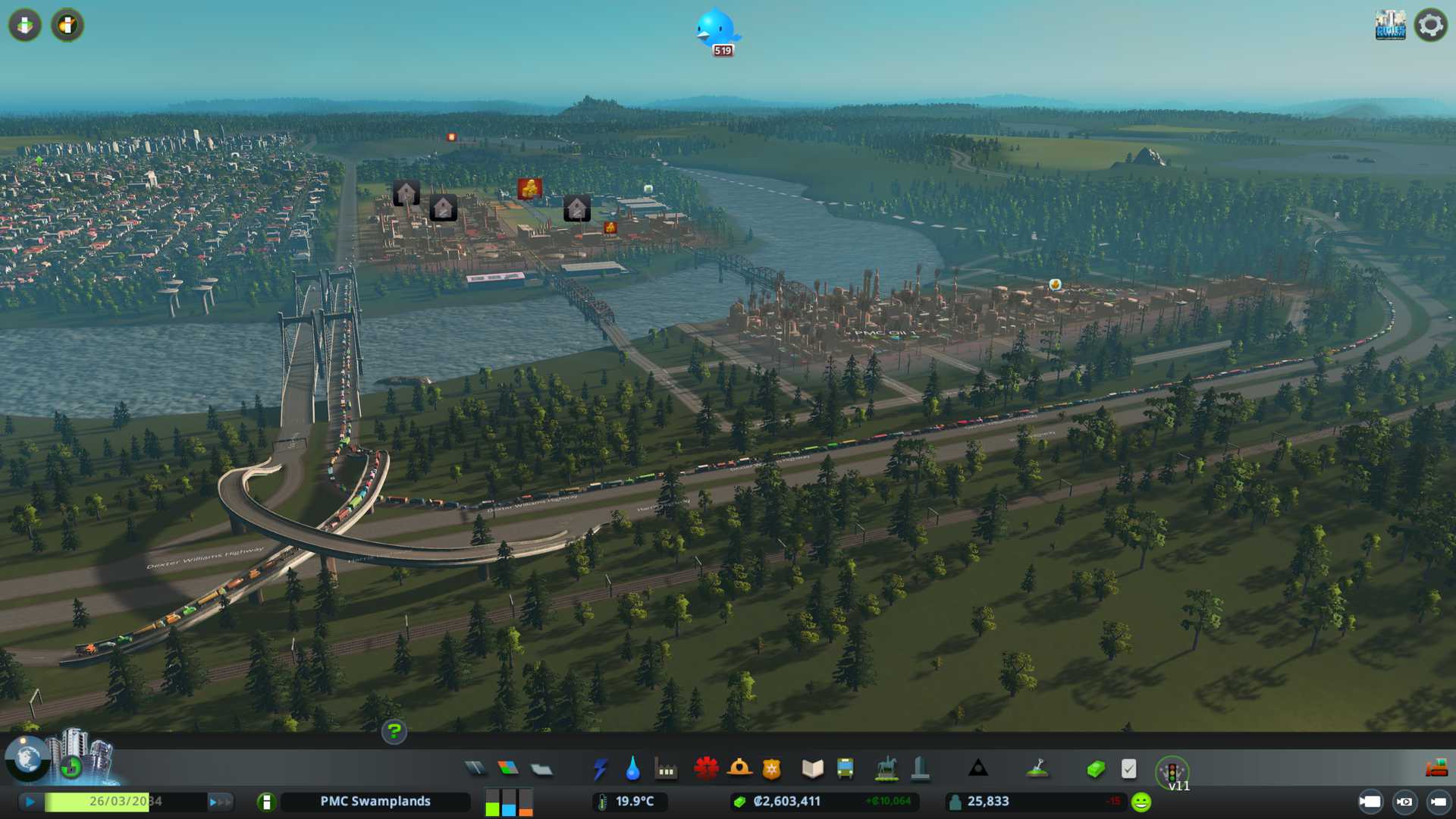Open the Education book menu
Image resolution: width=1456 pixels, height=819 pixels.
pos(812,769)
